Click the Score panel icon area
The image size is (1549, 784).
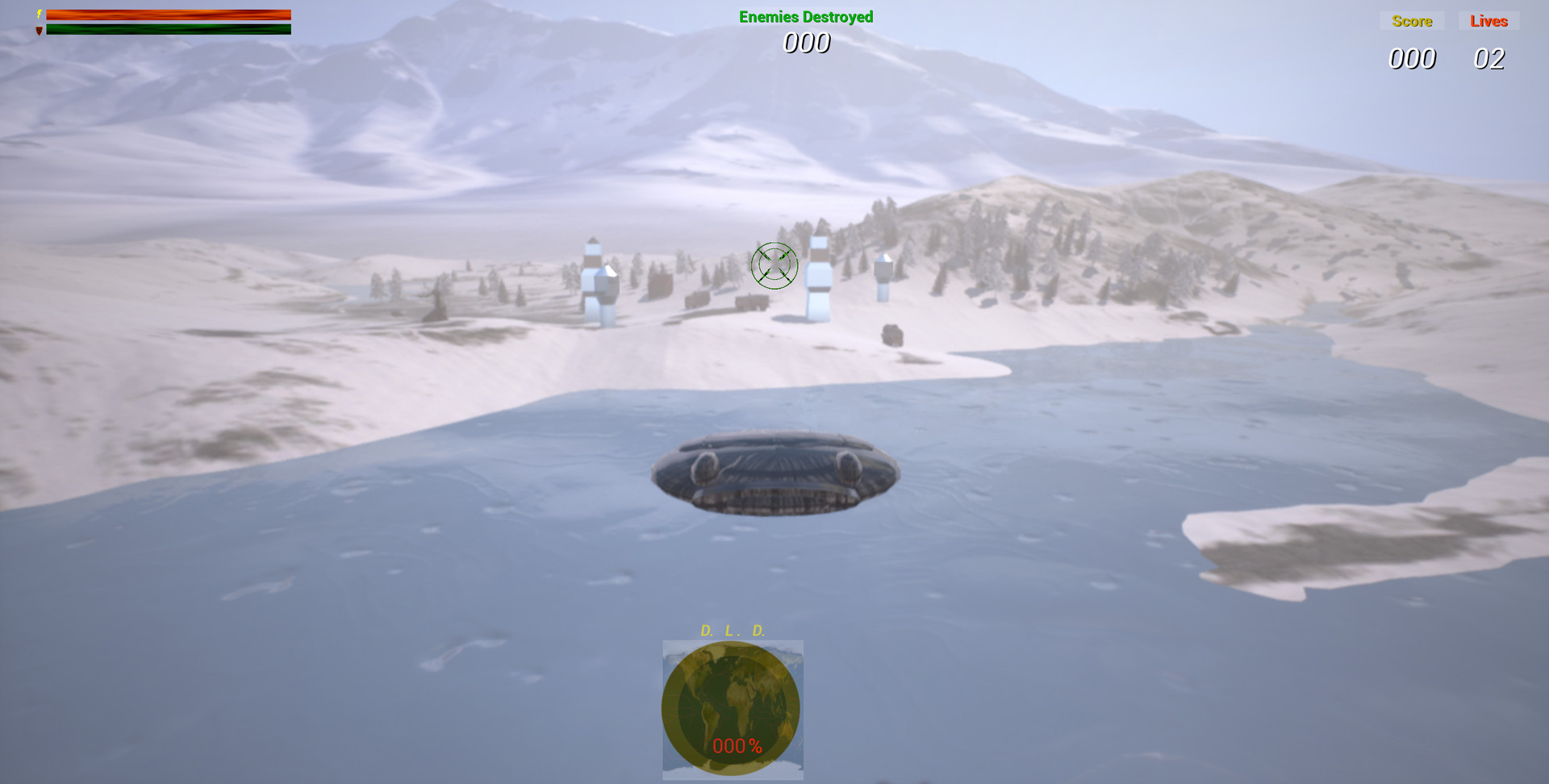(1413, 21)
